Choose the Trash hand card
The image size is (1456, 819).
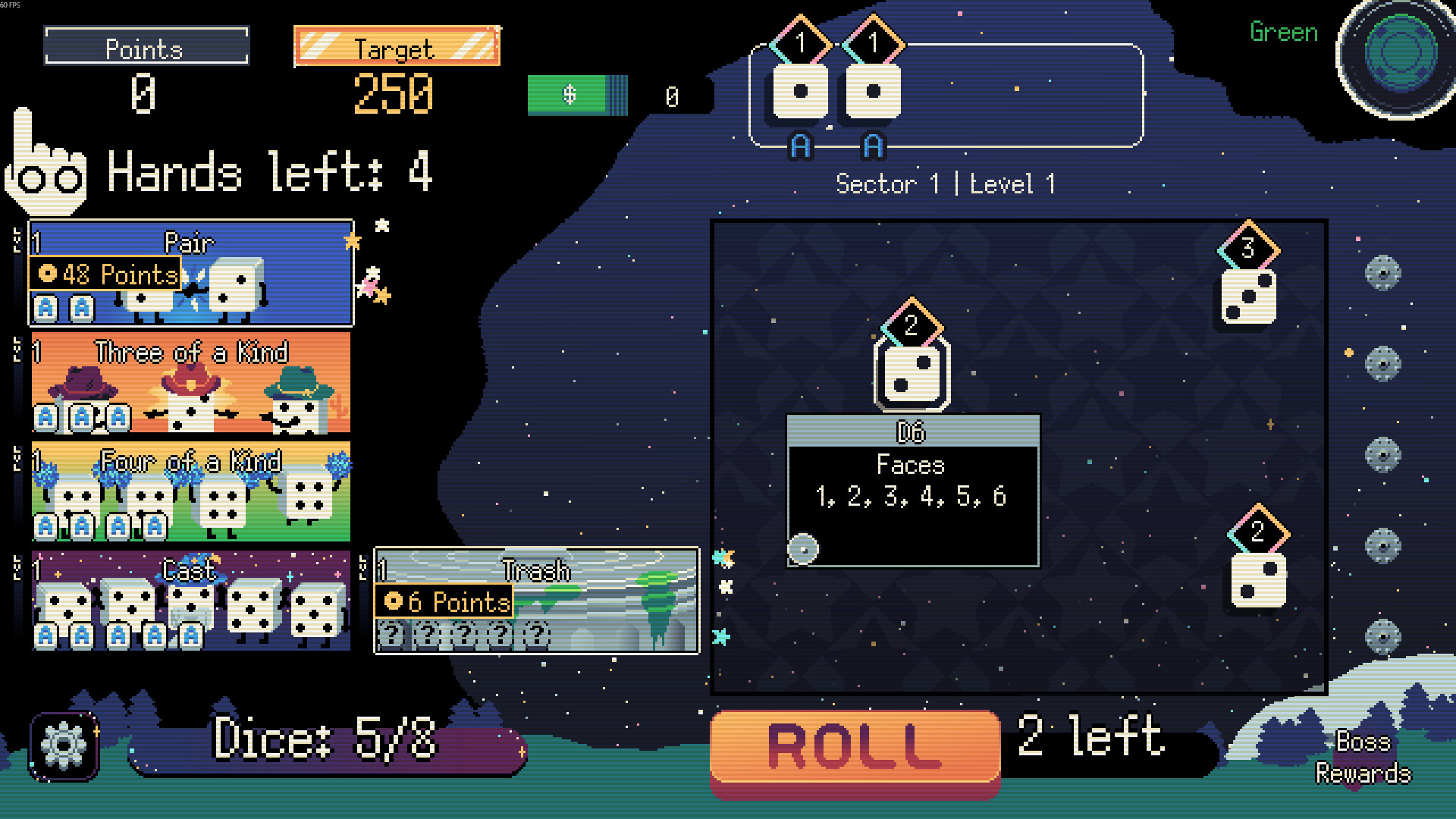point(537,601)
